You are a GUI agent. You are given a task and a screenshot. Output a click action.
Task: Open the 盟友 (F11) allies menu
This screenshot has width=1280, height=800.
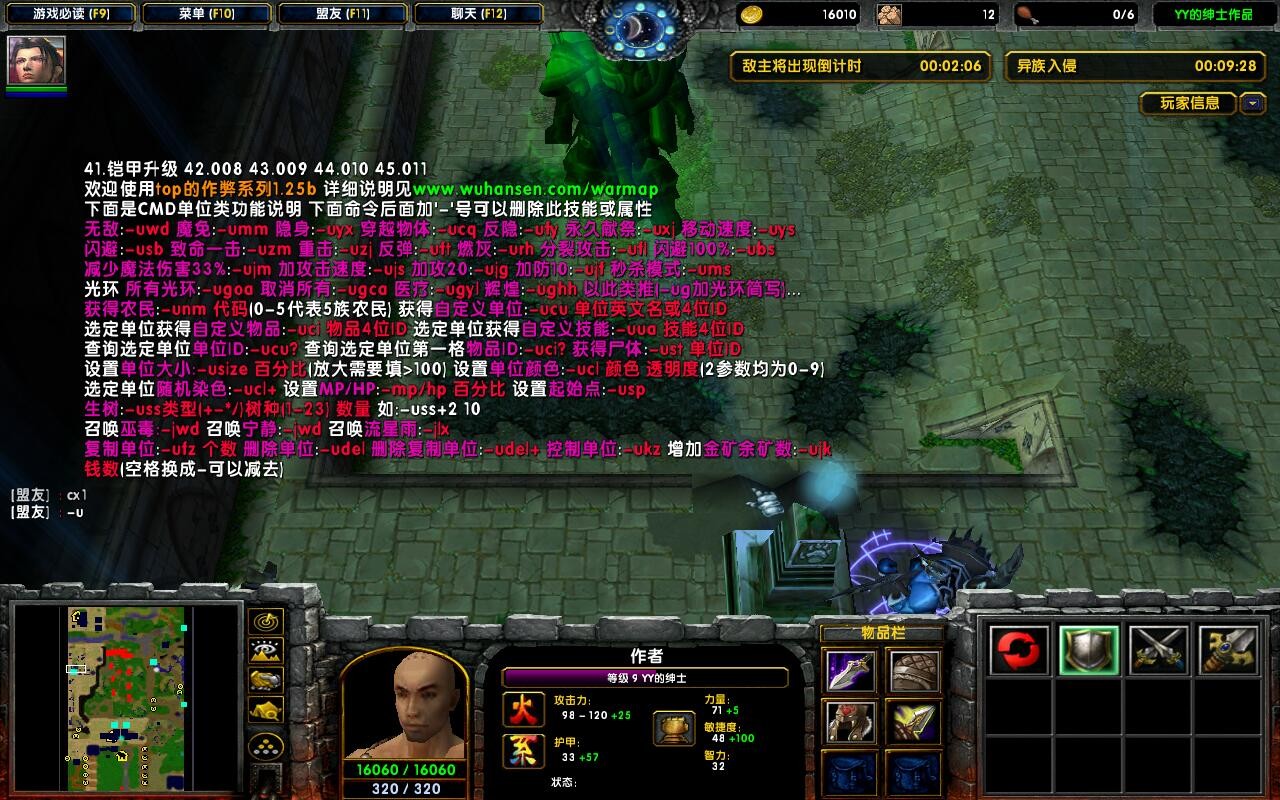click(341, 14)
